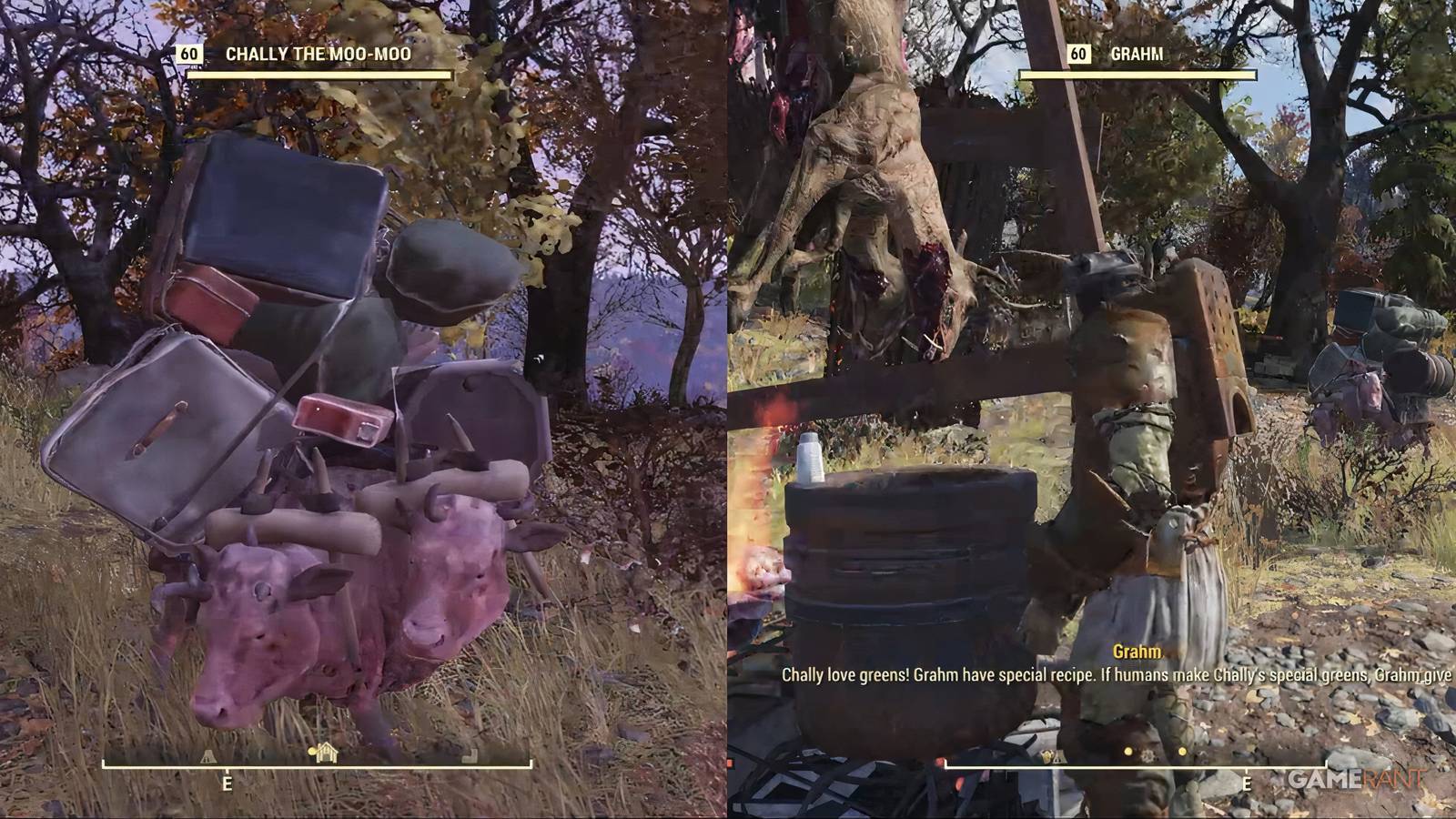The height and width of the screenshot is (819, 1456).
Task: Click the left yellow enemy dot on Grahm's compass
Action: tap(1127, 752)
